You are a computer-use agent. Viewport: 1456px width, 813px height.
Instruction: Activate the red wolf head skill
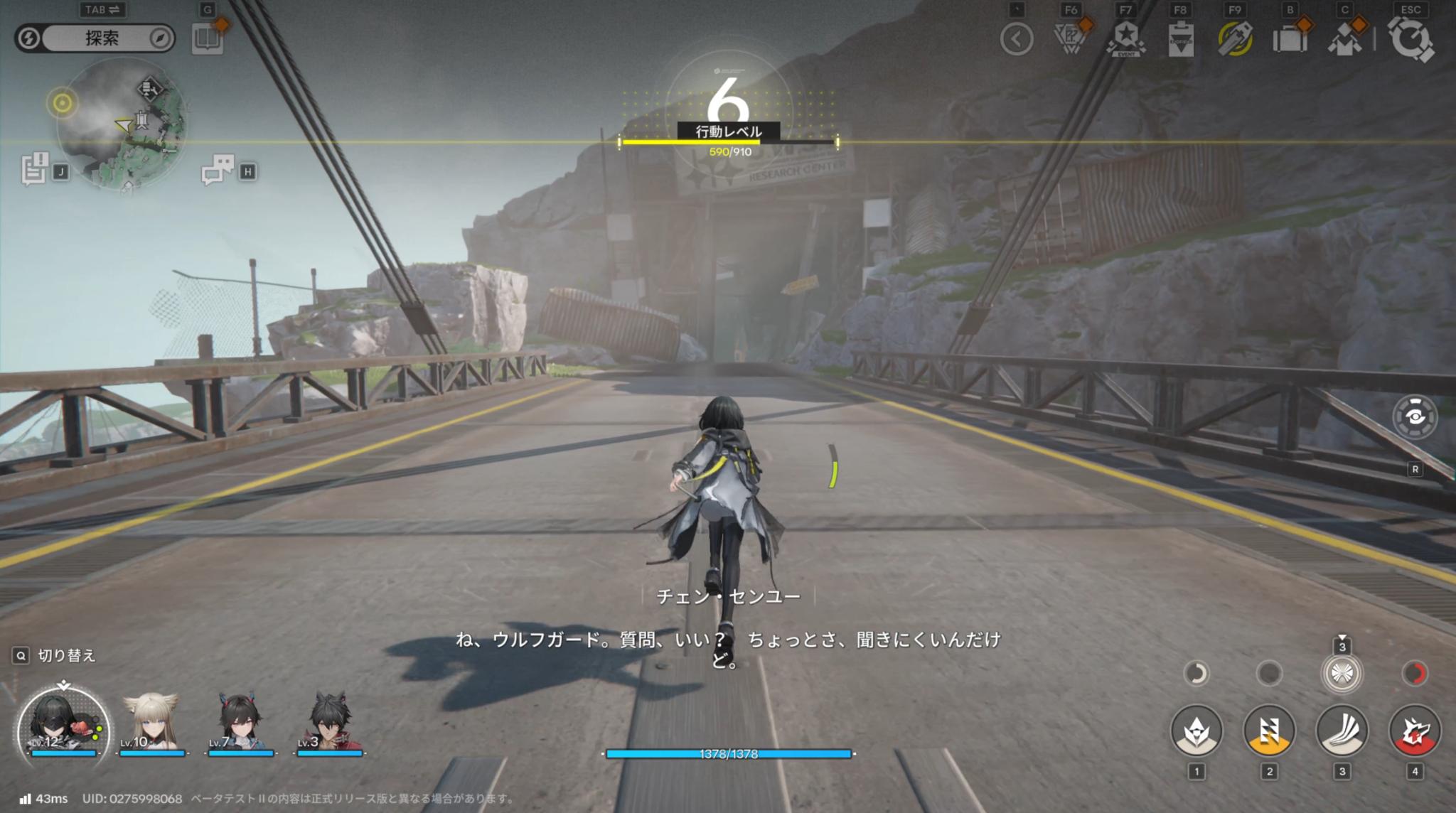point(1415,730)
